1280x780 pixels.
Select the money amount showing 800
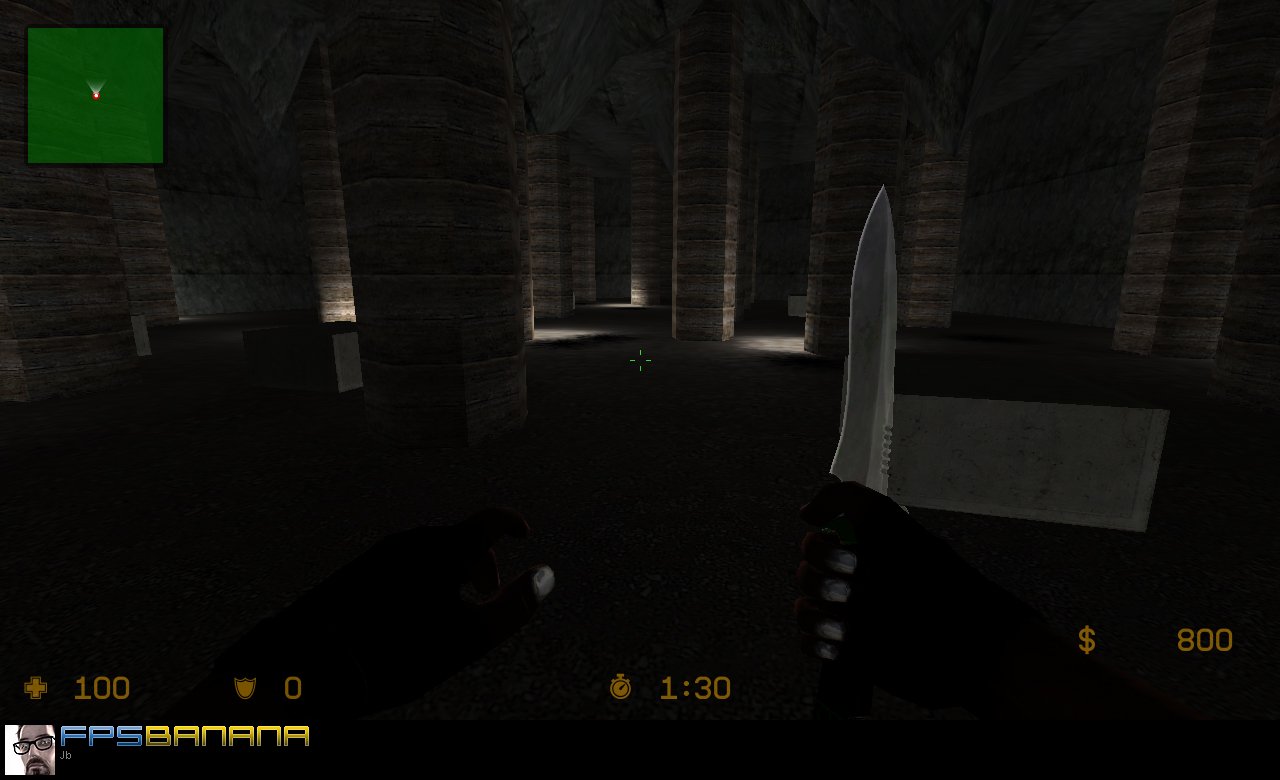pyautogui.click(x=1204, y=639)
